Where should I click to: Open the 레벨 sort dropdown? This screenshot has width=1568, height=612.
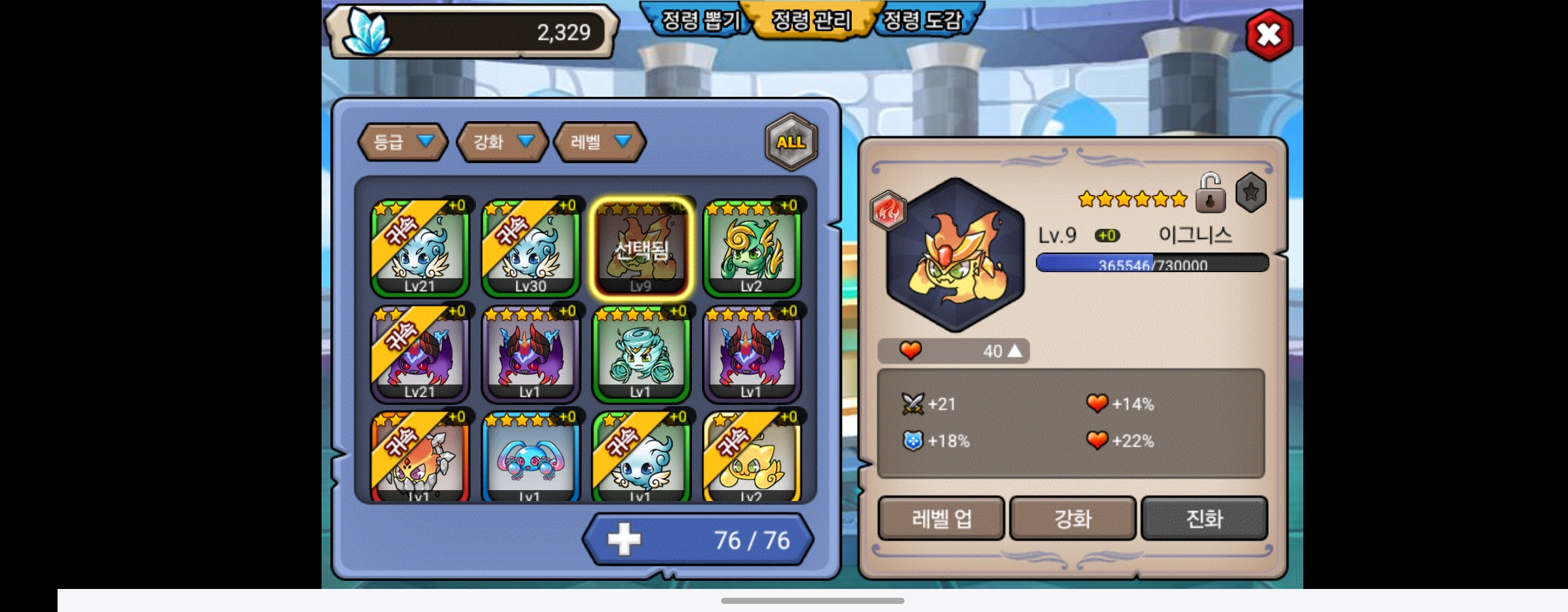pos(599,142)
